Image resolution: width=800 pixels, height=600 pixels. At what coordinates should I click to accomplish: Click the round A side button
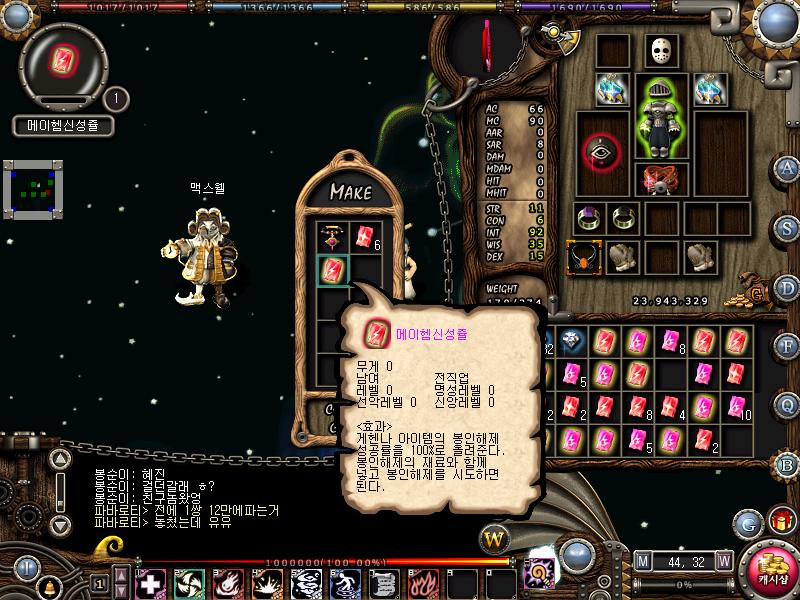point(787,167)
